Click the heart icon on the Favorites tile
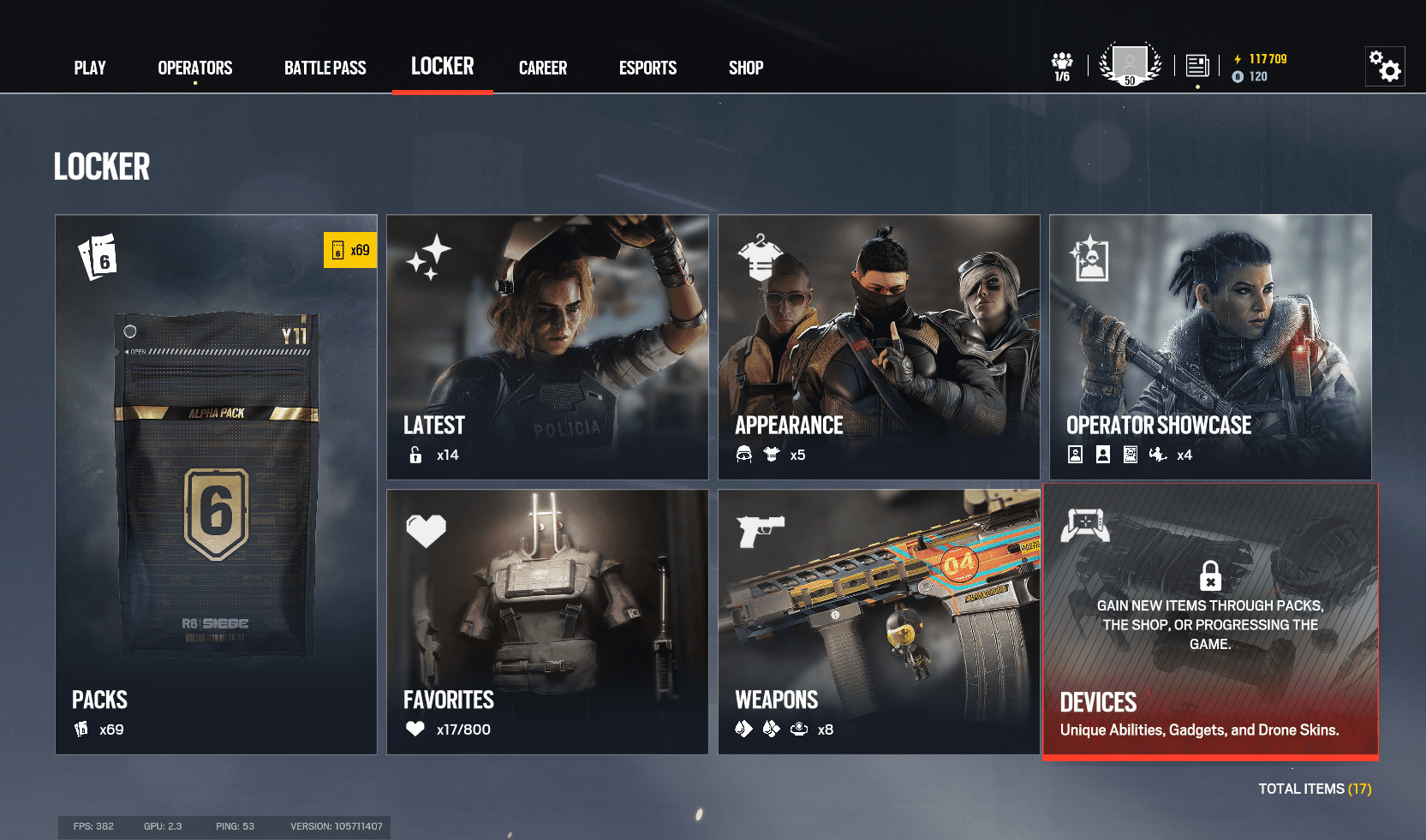Image resolution: width=1426 pixels, height=840 pixels. [424, 529]
